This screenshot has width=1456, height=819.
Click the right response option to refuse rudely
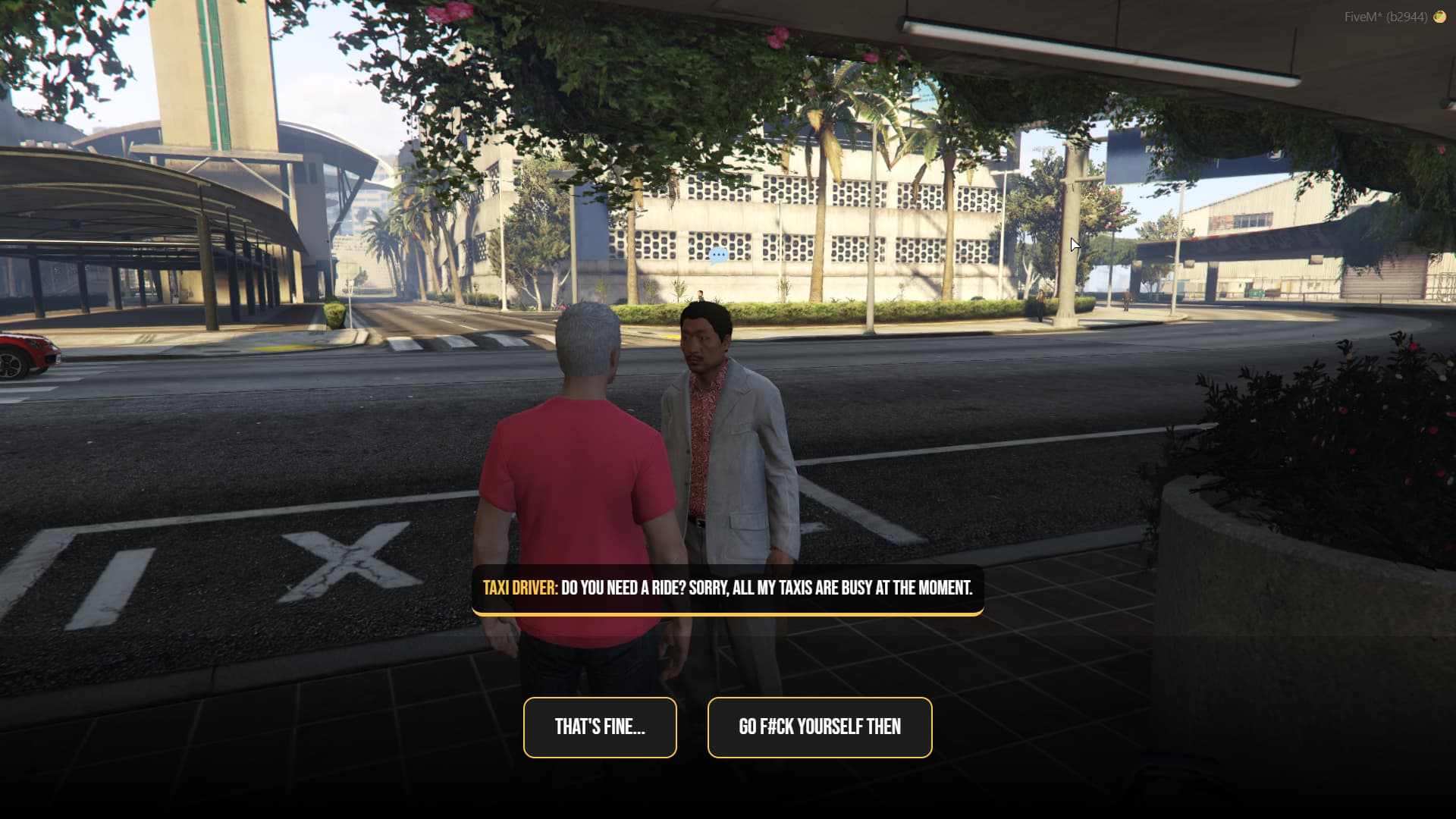(x=819, y=727)
